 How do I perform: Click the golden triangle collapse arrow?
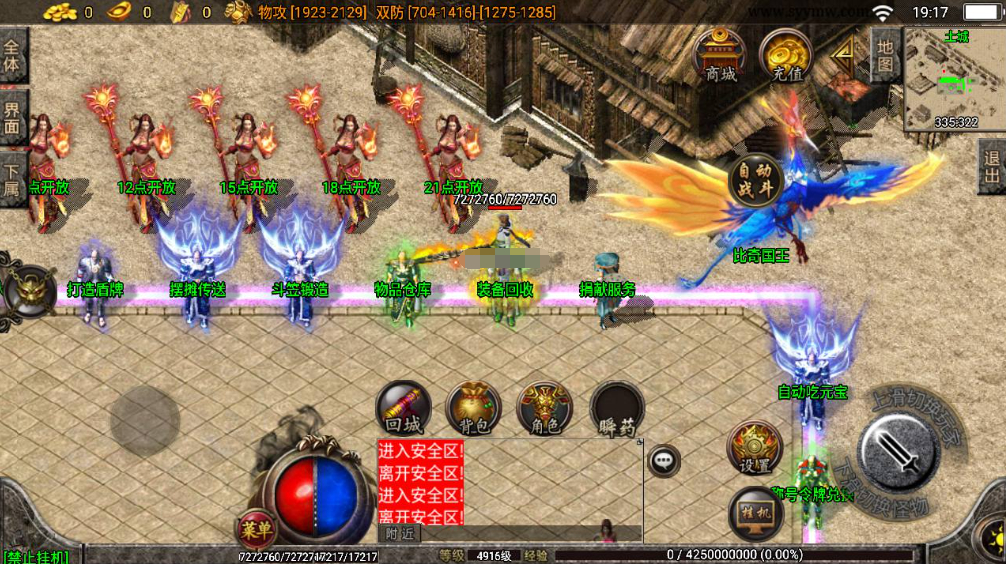[x=845, y=57]
